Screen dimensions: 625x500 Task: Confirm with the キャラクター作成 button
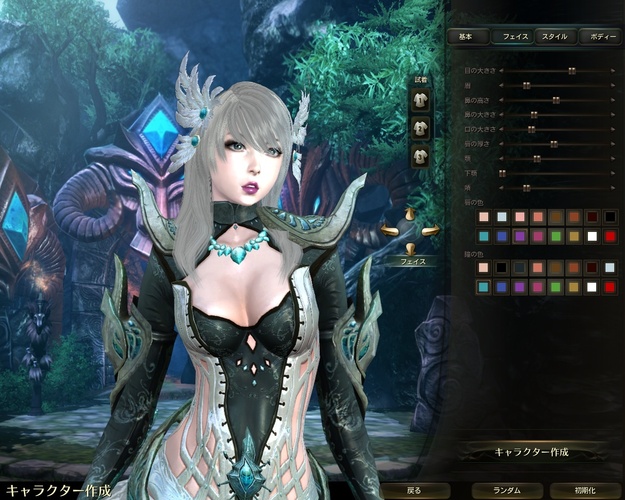click(531, 452)
